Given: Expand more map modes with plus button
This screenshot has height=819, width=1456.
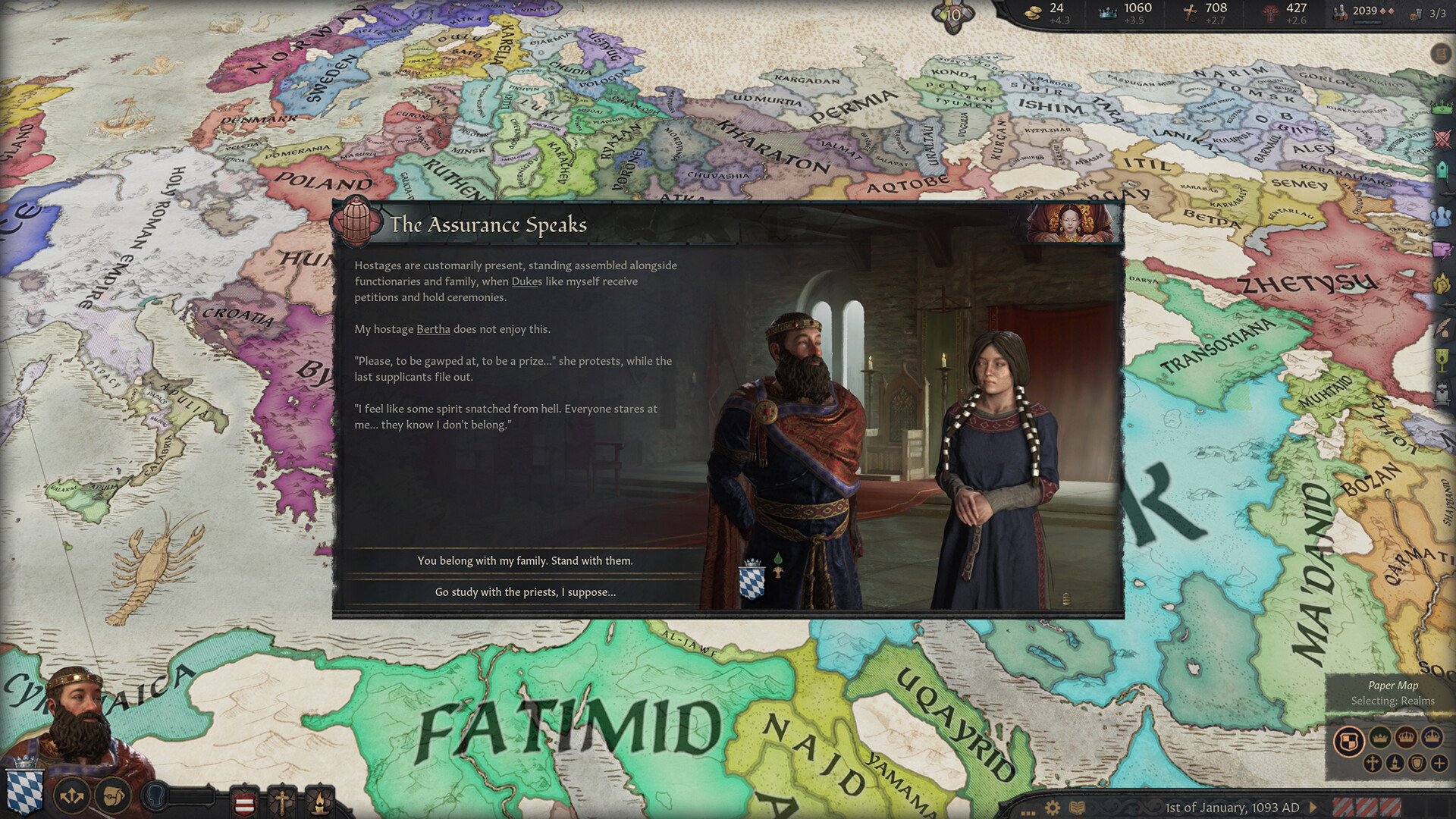Looking at the screenshot, I should [1439, 764].
